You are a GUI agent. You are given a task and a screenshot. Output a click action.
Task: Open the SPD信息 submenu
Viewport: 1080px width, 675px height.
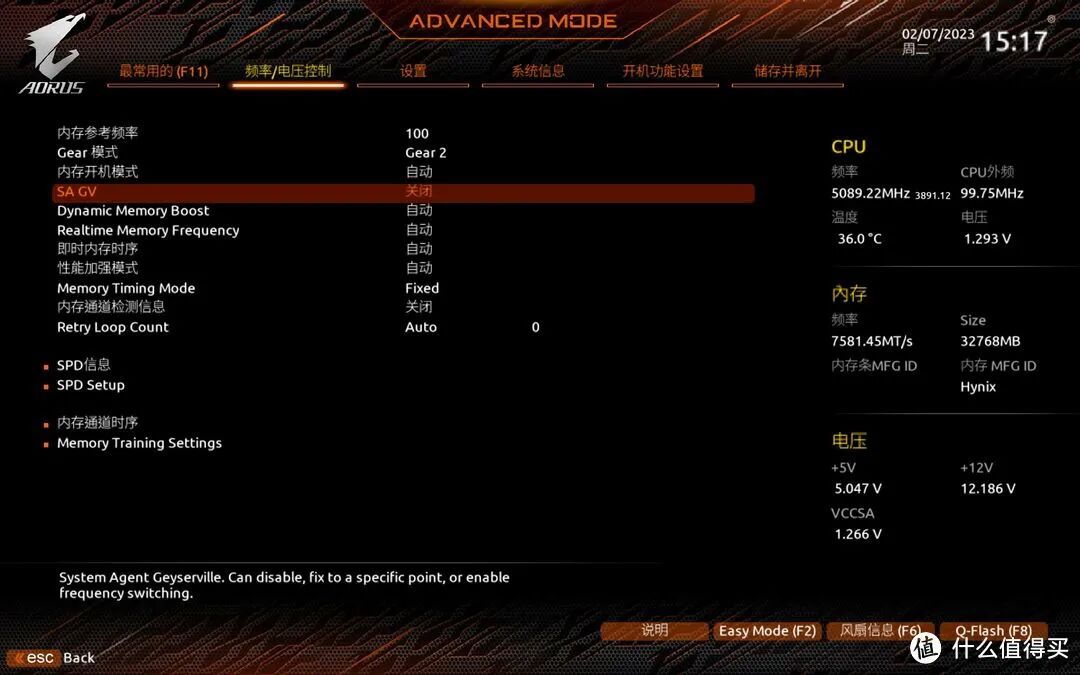click(x=84, y=365)
